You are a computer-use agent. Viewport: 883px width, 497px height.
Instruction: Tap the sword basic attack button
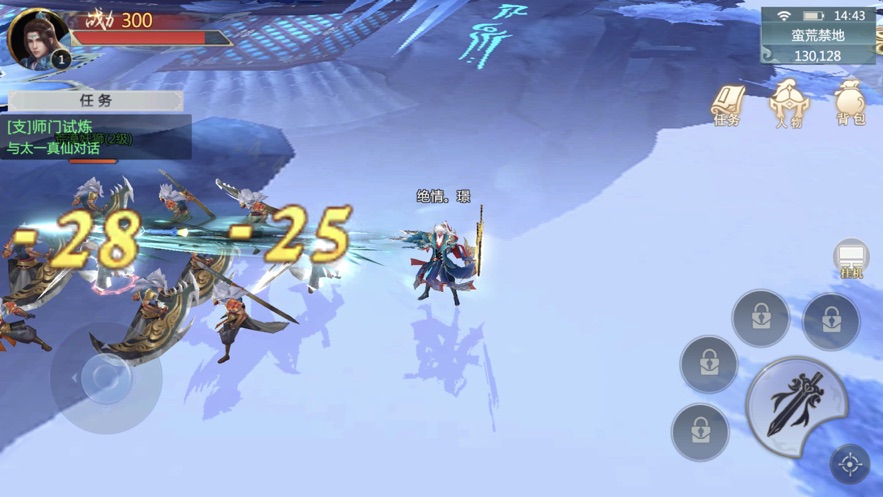pos(796,404)
